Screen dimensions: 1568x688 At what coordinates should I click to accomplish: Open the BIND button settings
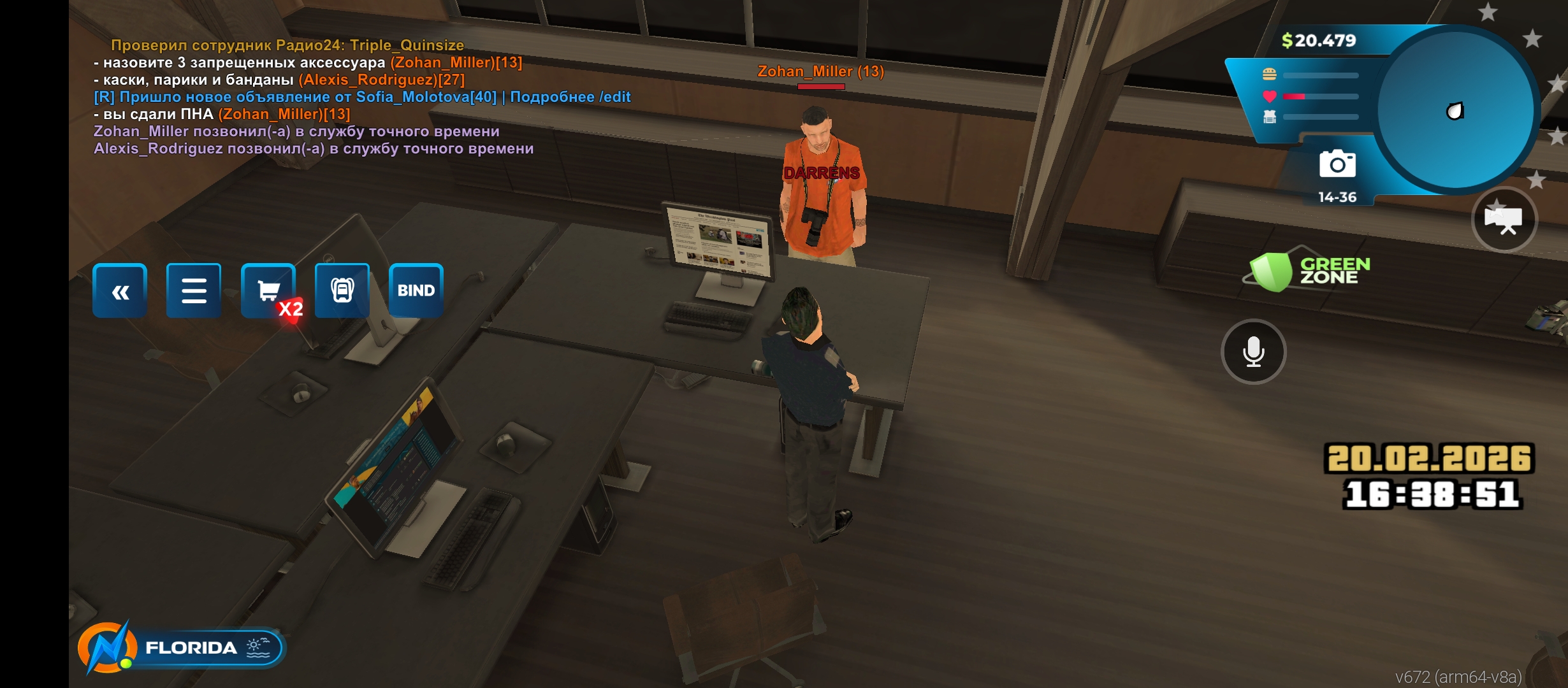click(x=416, y=291)
